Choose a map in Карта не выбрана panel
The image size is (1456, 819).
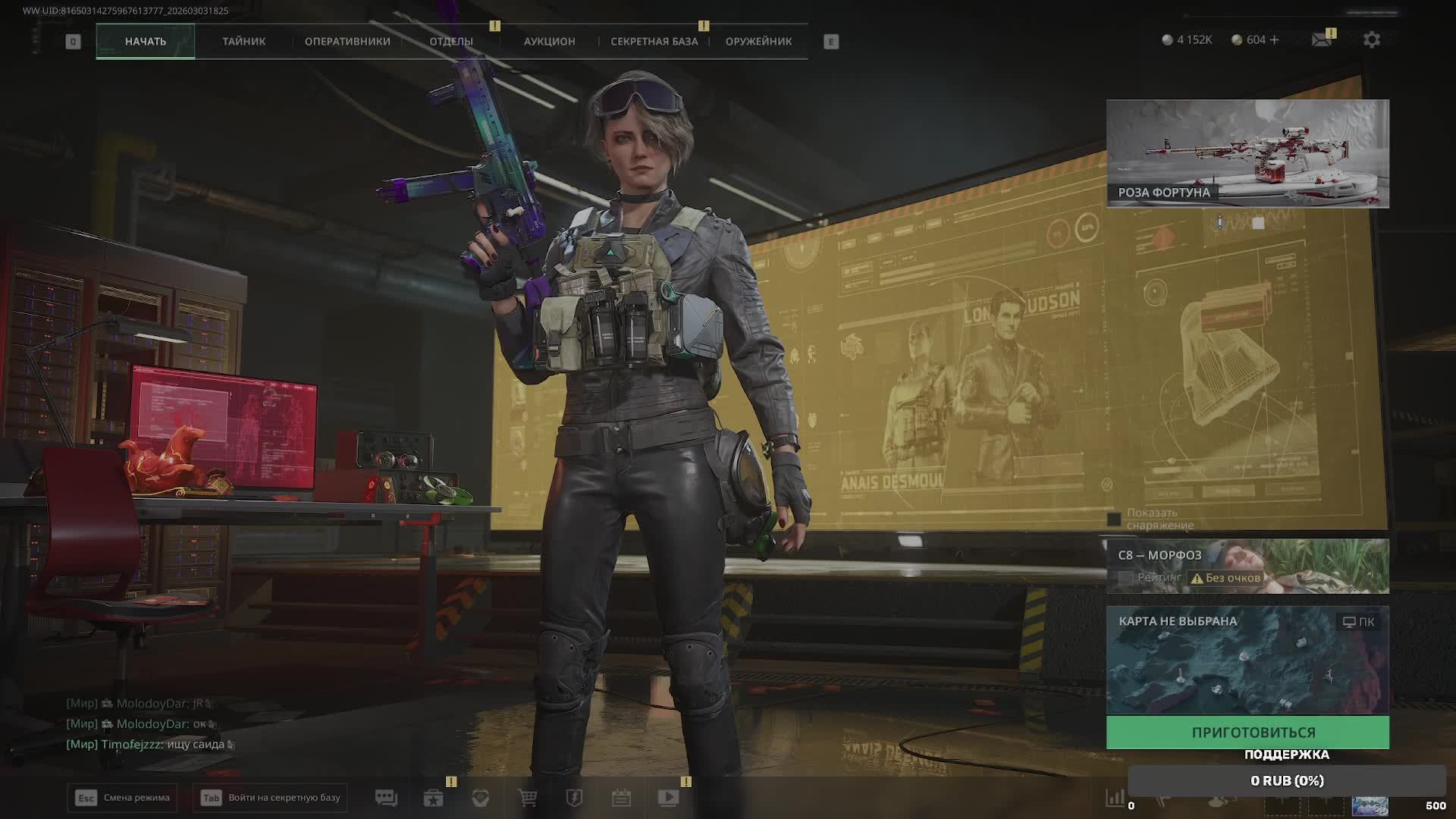[x=1247, y=660]
